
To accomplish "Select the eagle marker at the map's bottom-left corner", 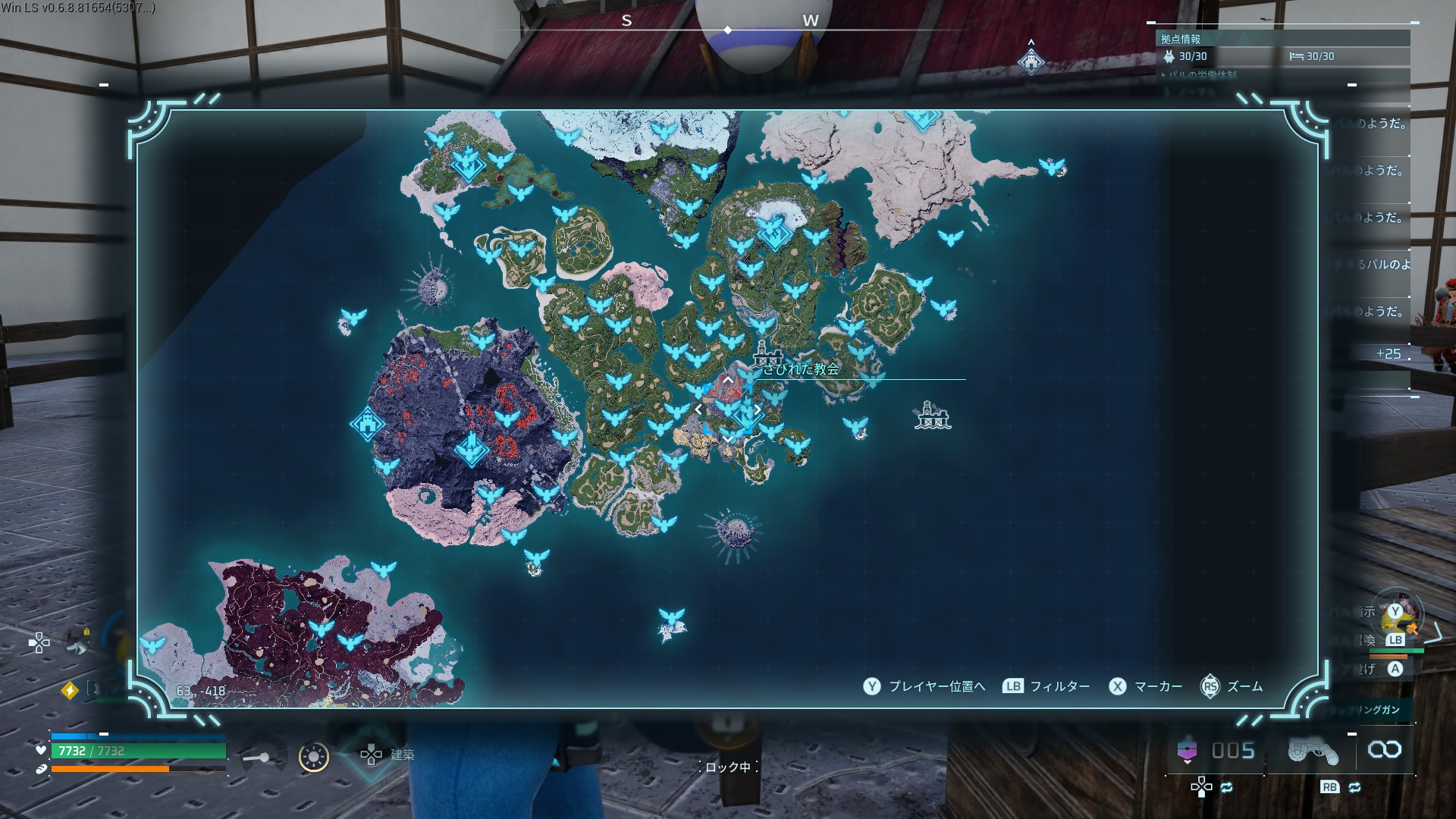I will 153,645.
